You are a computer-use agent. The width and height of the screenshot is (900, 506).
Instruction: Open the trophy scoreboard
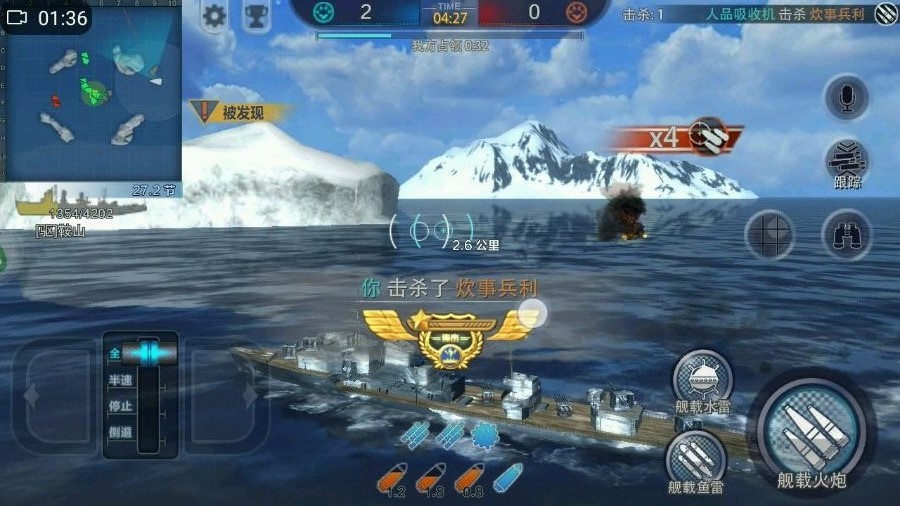pos(257,17)
